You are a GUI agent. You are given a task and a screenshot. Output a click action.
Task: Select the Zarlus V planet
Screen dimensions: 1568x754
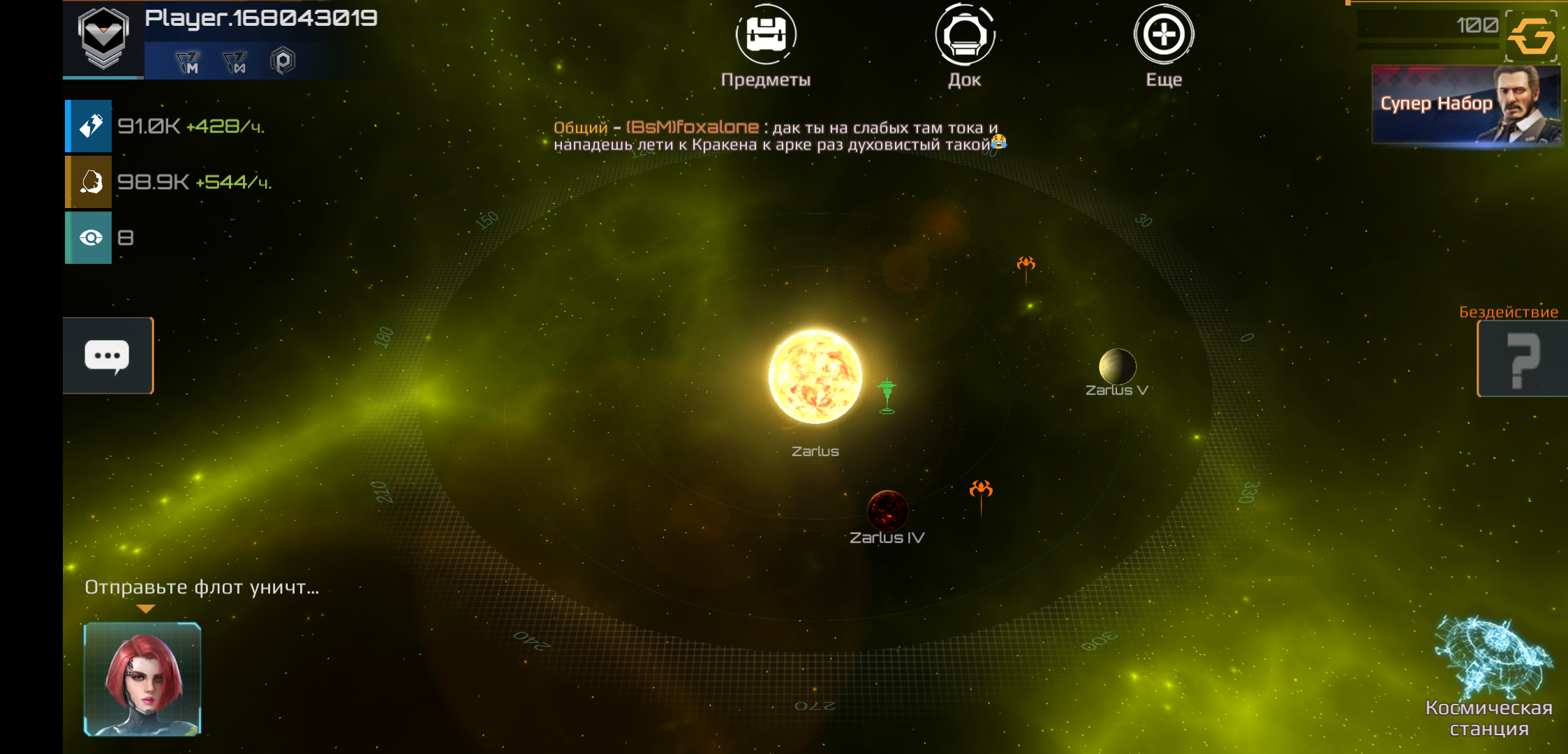pos(1117,367)
